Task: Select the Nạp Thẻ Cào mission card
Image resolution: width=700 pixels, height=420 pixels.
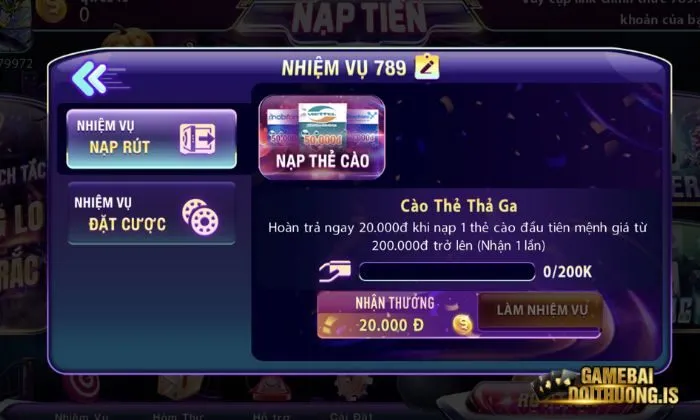Action: point(321,137)
